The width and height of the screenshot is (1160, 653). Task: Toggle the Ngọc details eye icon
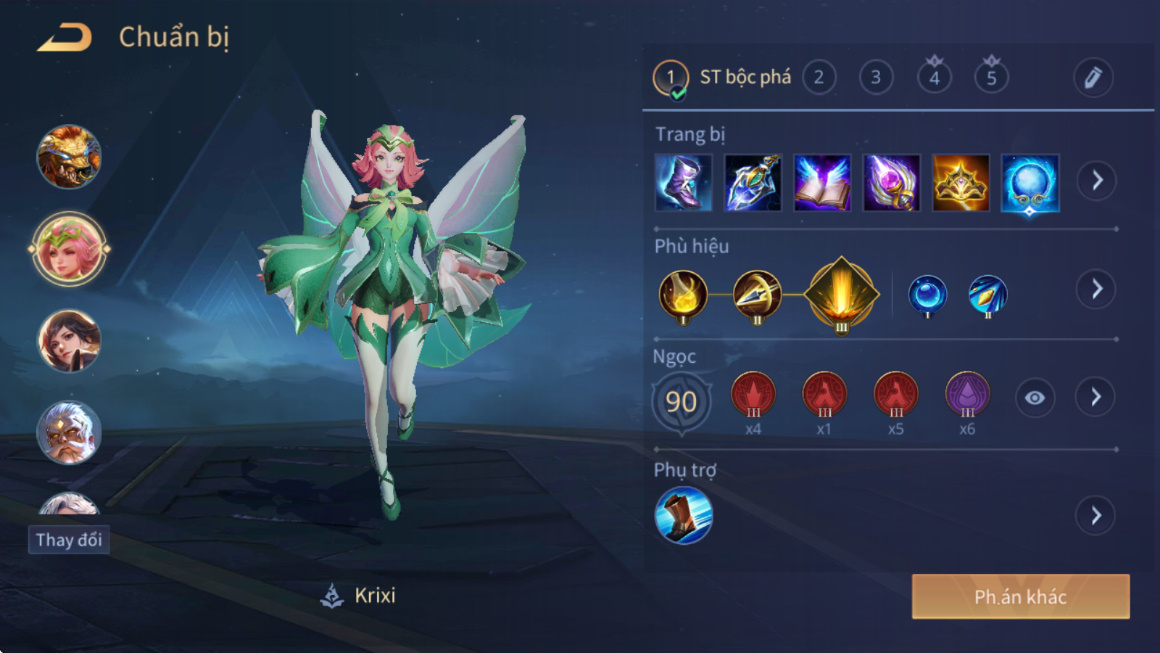[x=1035, y=398]
